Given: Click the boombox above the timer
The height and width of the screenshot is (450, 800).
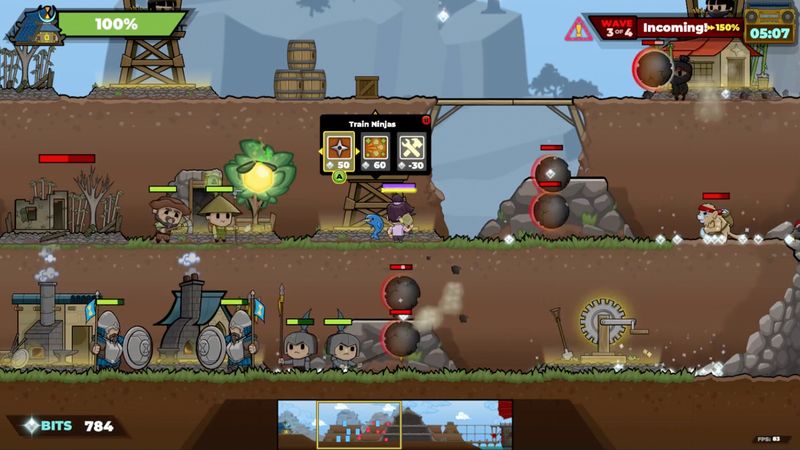Looking at the screenshot, I should tap(770, 14).
